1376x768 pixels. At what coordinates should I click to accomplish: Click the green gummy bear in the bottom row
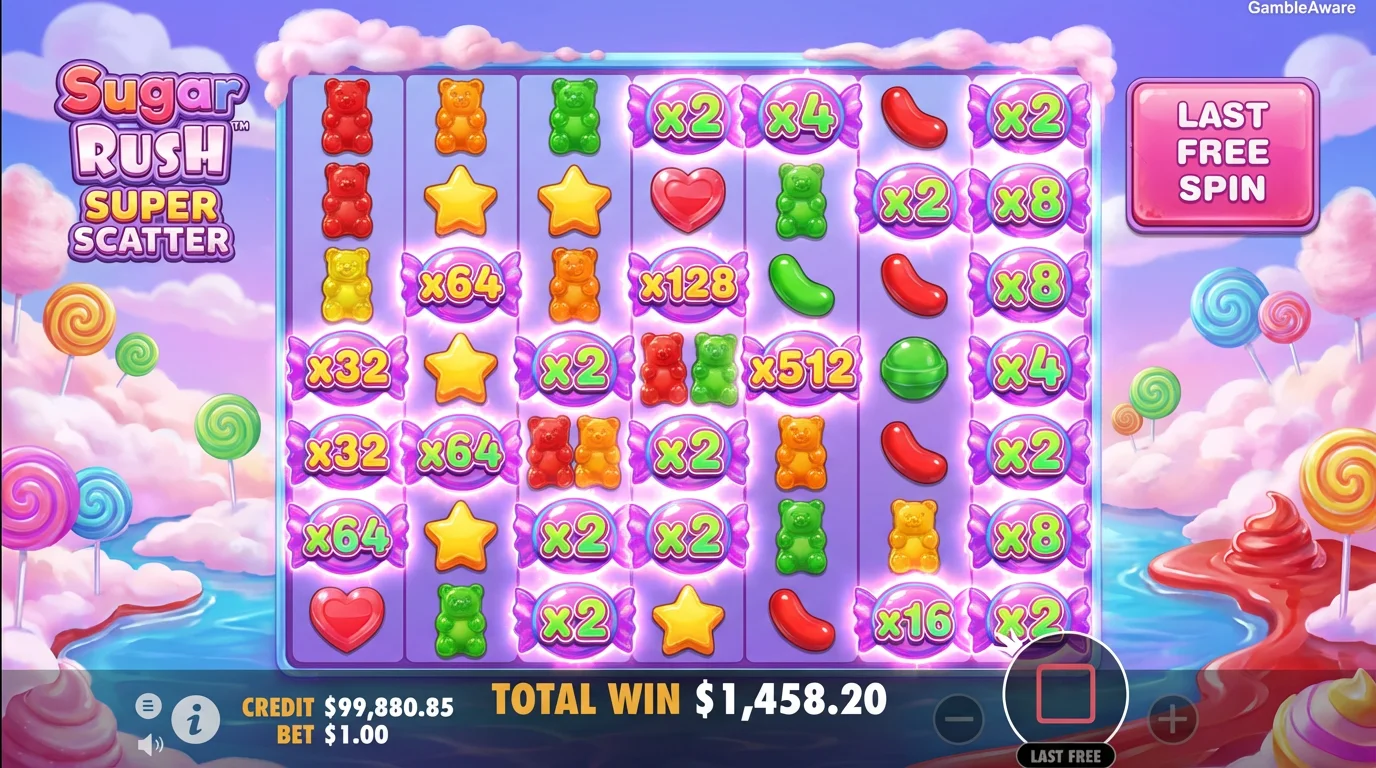(459, 620)
